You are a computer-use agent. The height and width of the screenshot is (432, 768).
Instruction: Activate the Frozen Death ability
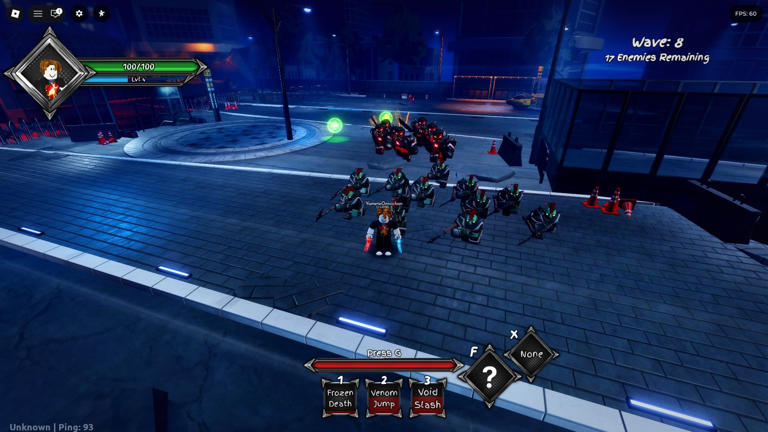point(340,397)
